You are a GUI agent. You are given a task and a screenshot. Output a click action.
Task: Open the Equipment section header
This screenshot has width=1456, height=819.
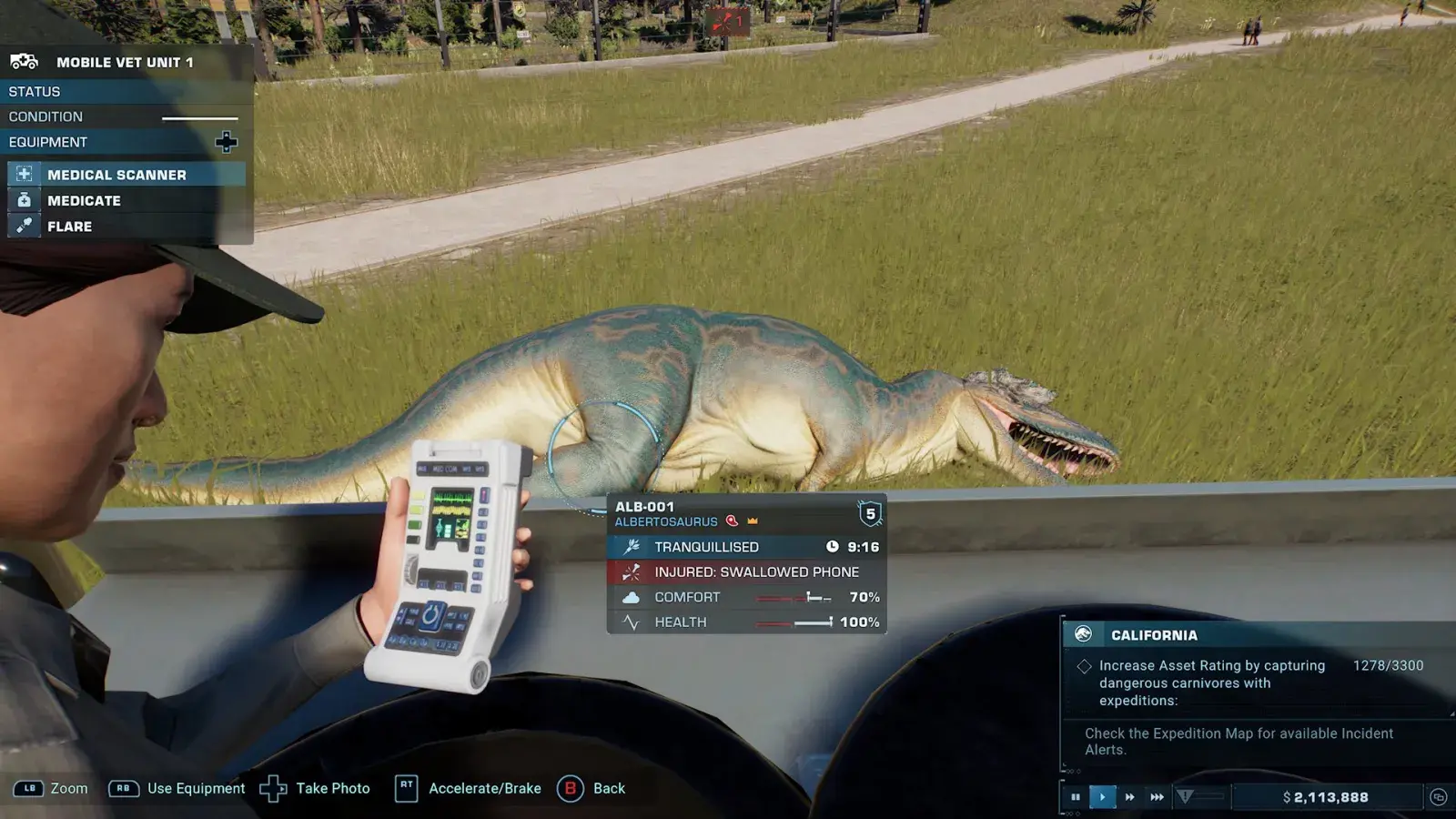(48, 142)
